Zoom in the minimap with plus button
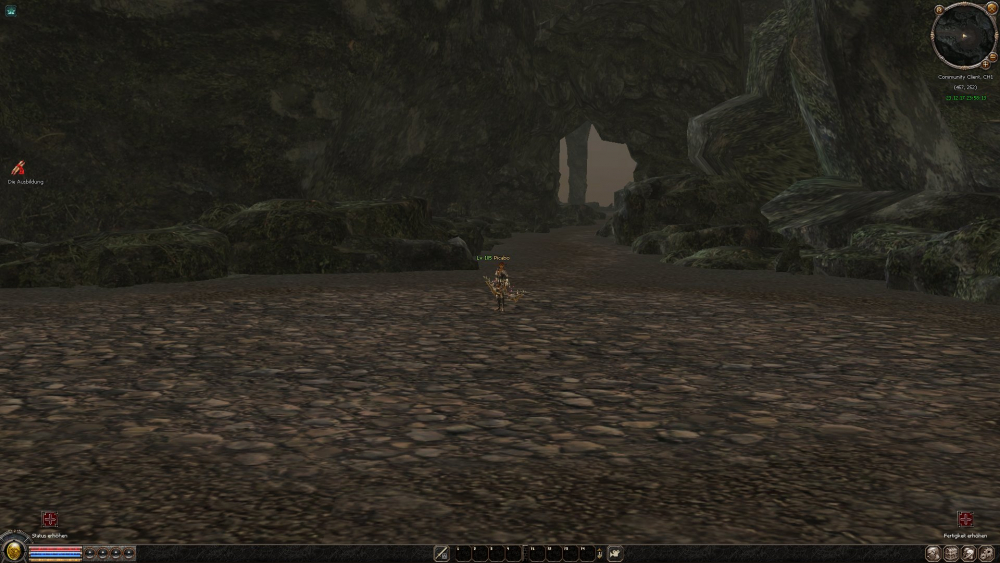This screenshot has width=1000, height=563. 986,63
